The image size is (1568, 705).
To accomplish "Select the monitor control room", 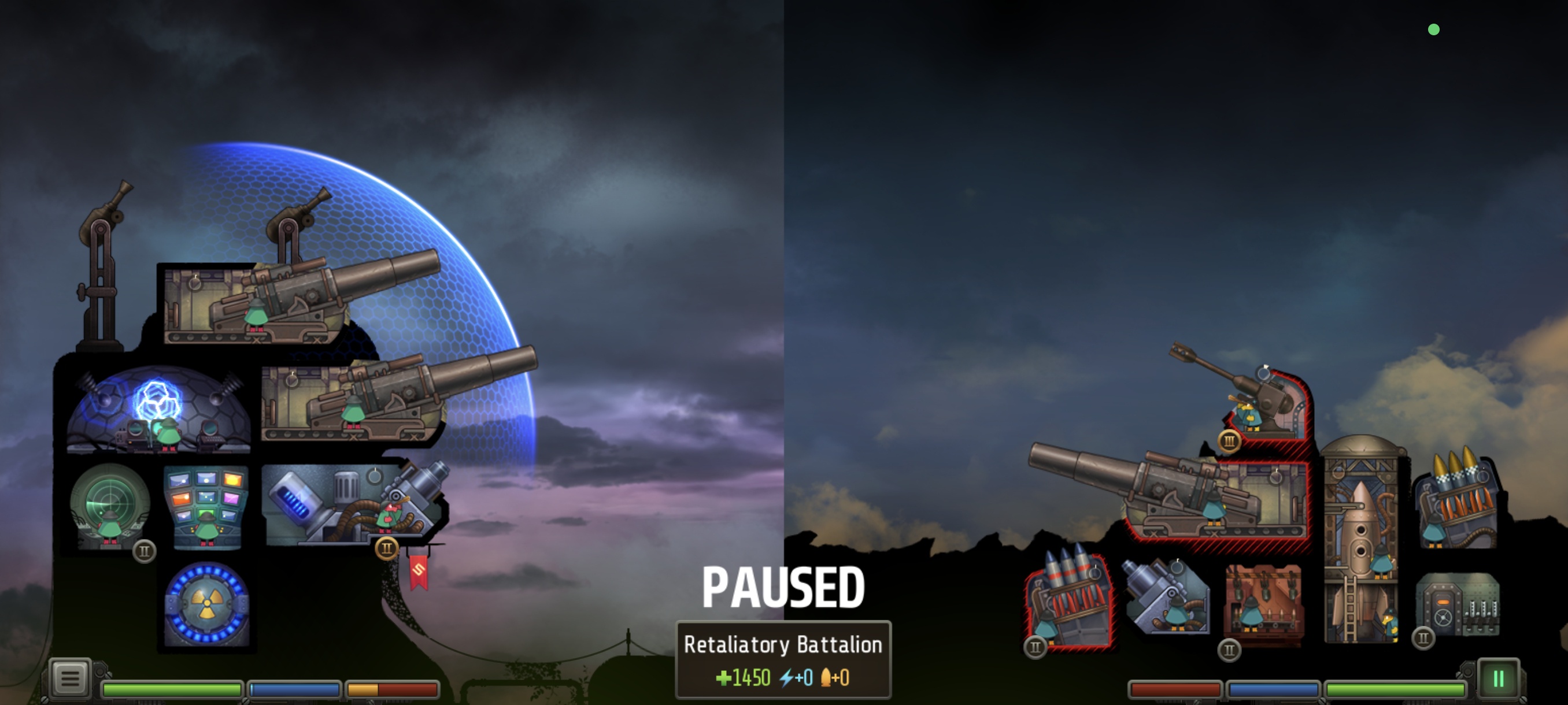I will pyautogui.click(x=205, y=505).
